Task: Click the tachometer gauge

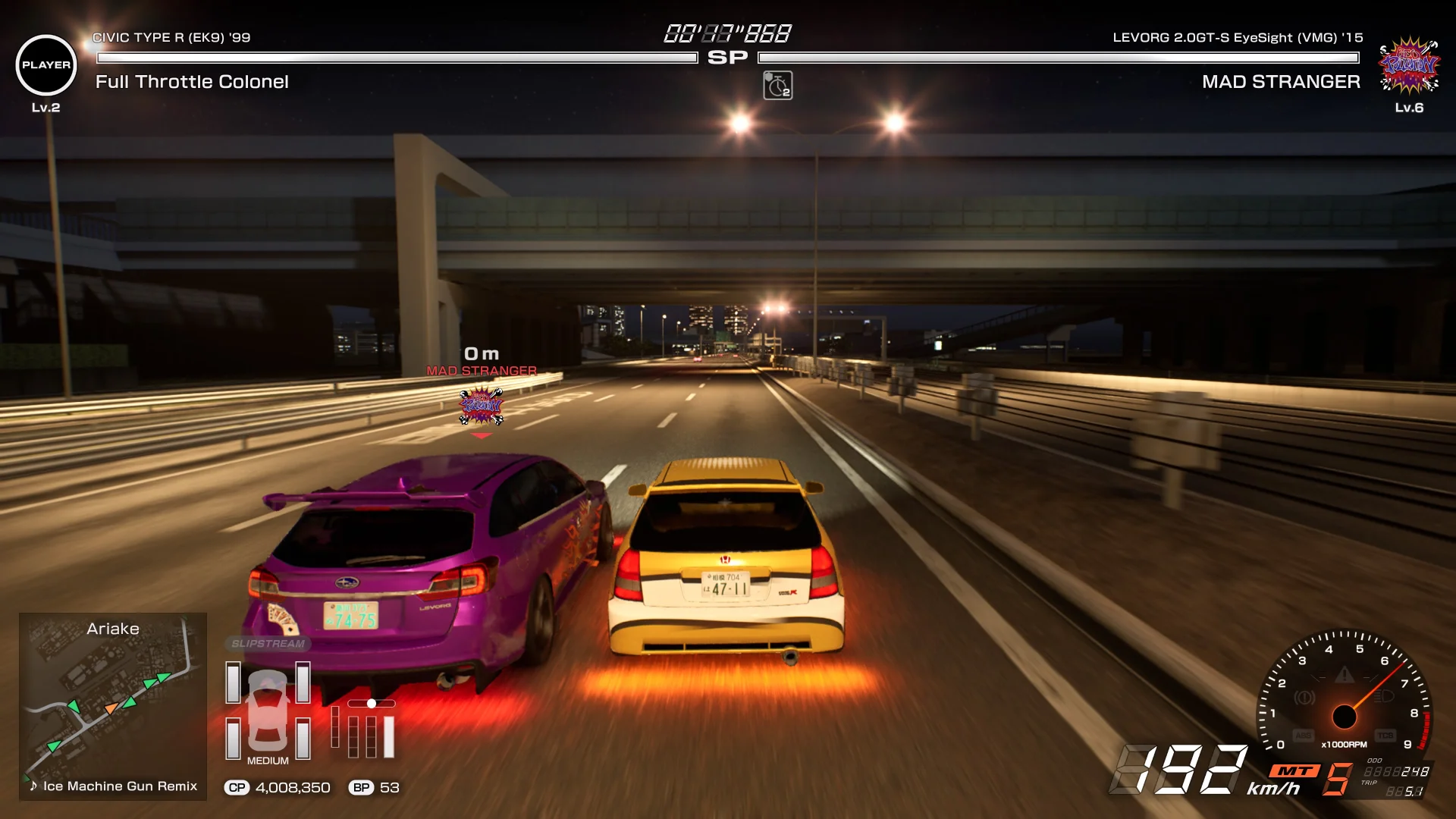Action: tap(1344, 694)
